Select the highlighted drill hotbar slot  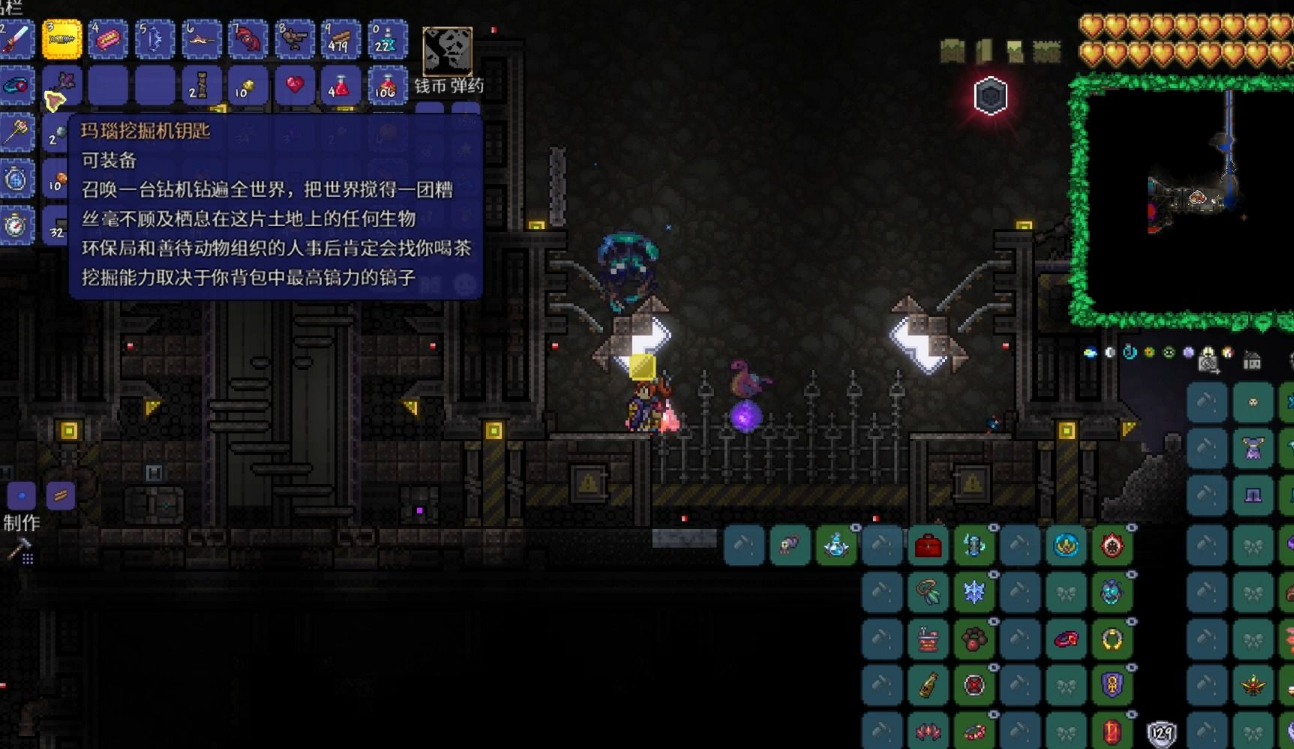coord(62,39)
